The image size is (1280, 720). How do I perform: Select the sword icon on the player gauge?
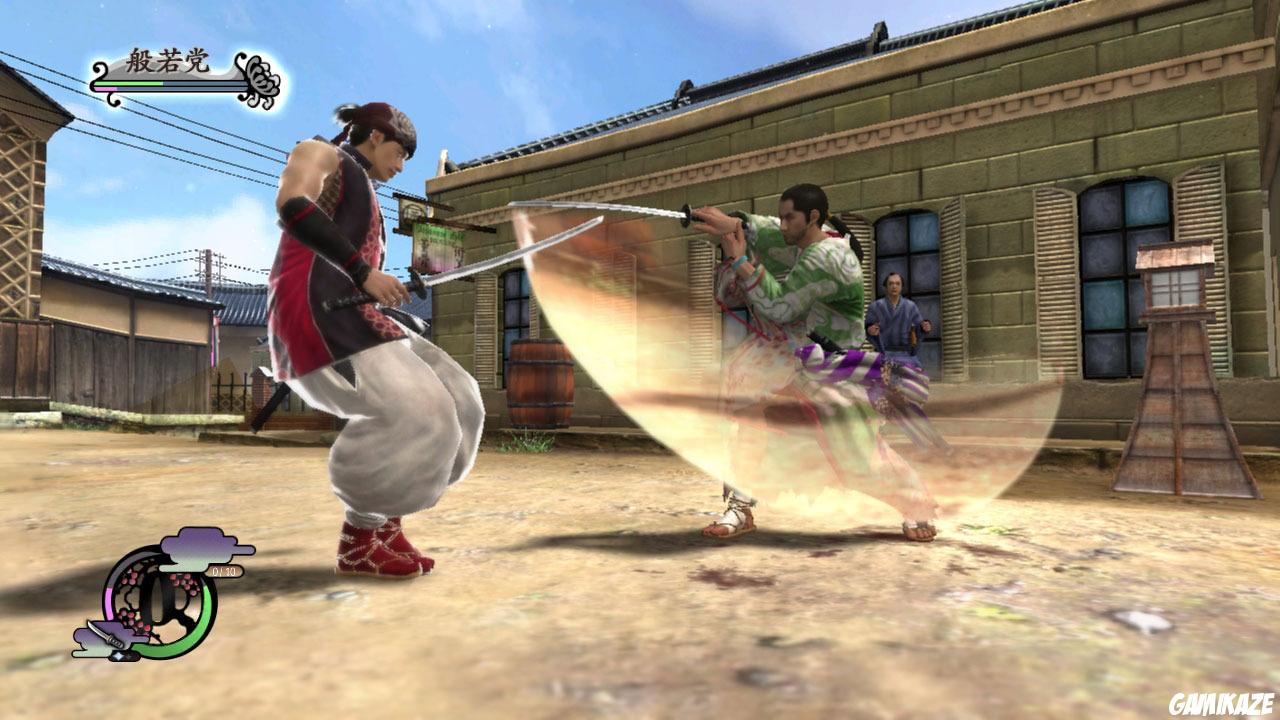pos(107,635)
